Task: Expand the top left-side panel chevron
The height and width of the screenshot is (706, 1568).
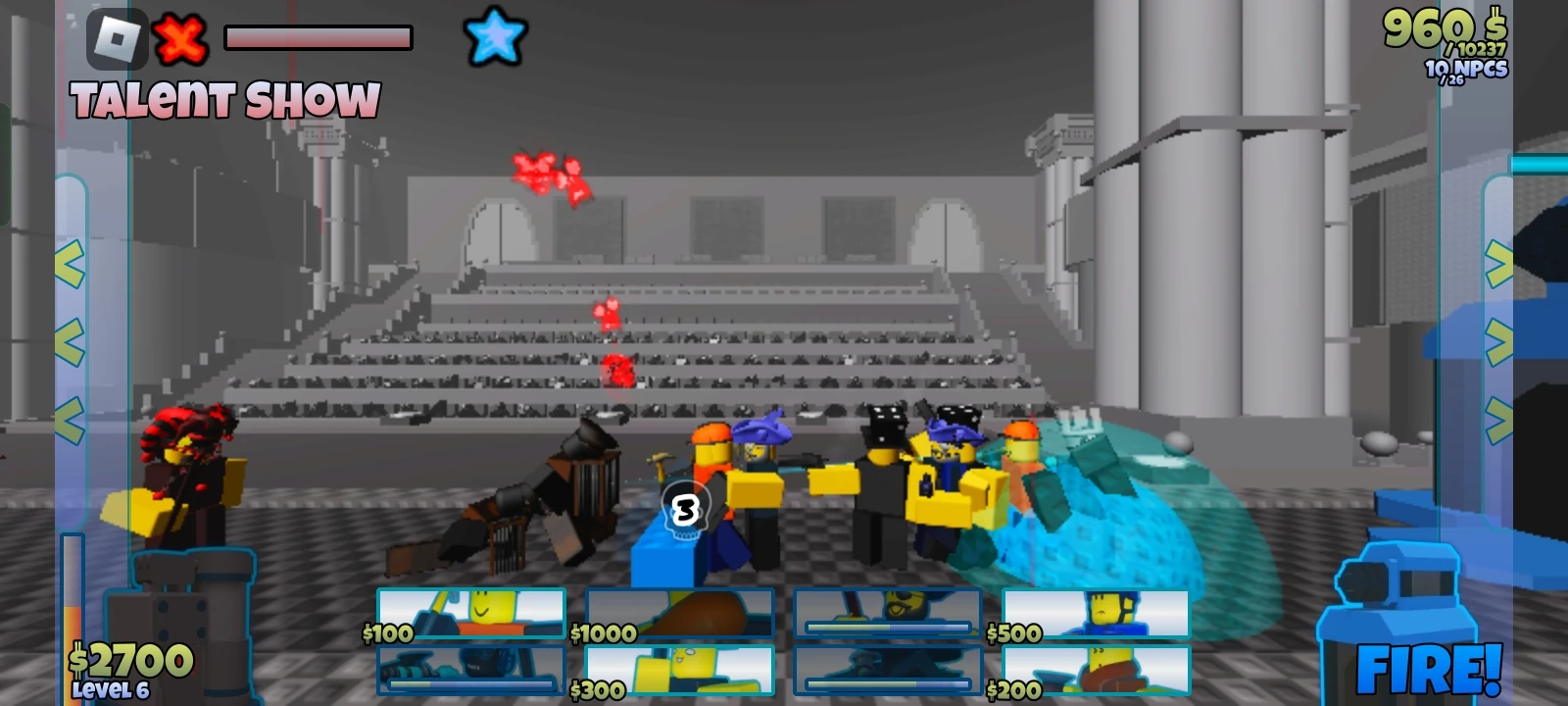Action: click(69, 263)
